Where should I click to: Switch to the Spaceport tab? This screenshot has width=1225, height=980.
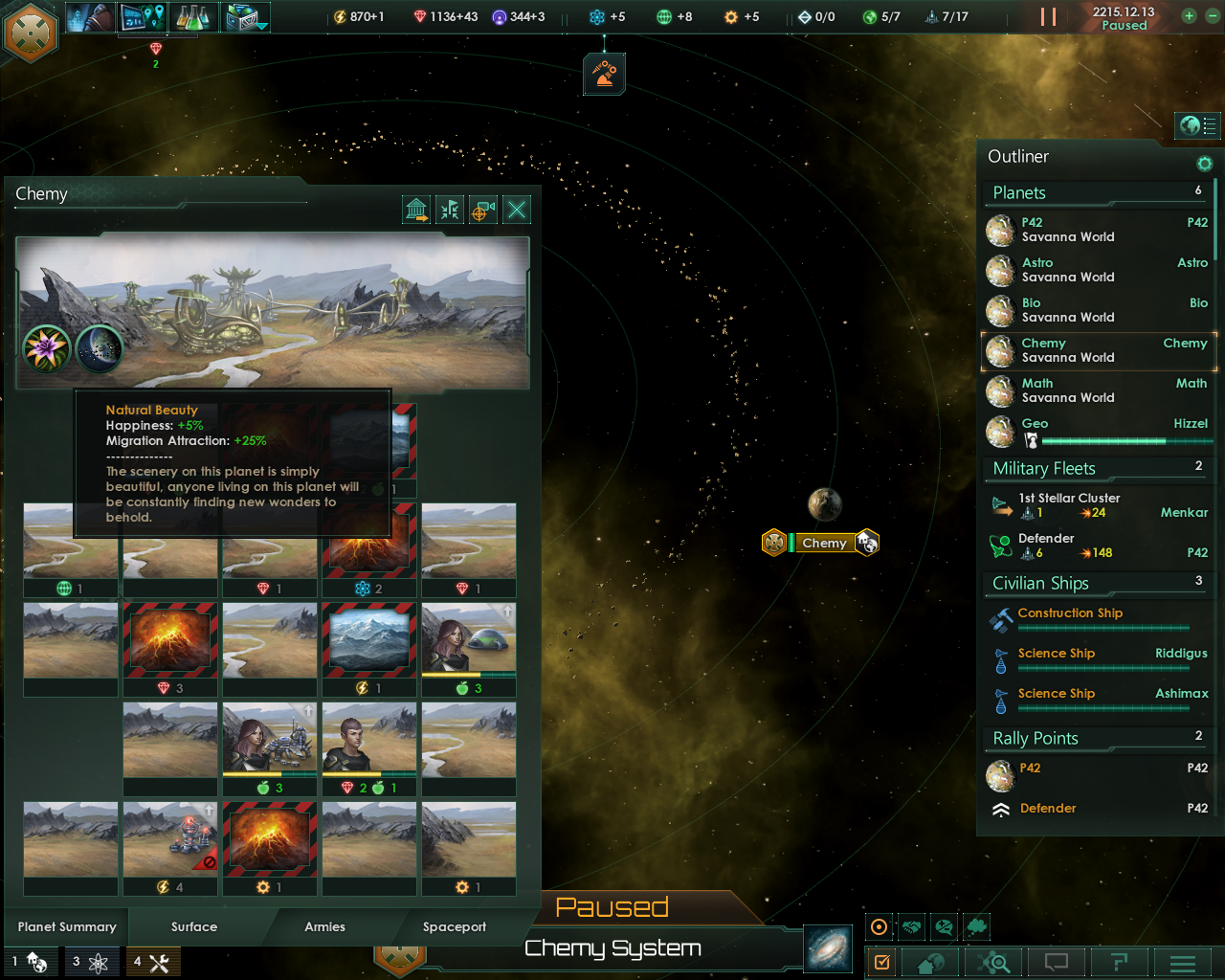coord(455,926)
